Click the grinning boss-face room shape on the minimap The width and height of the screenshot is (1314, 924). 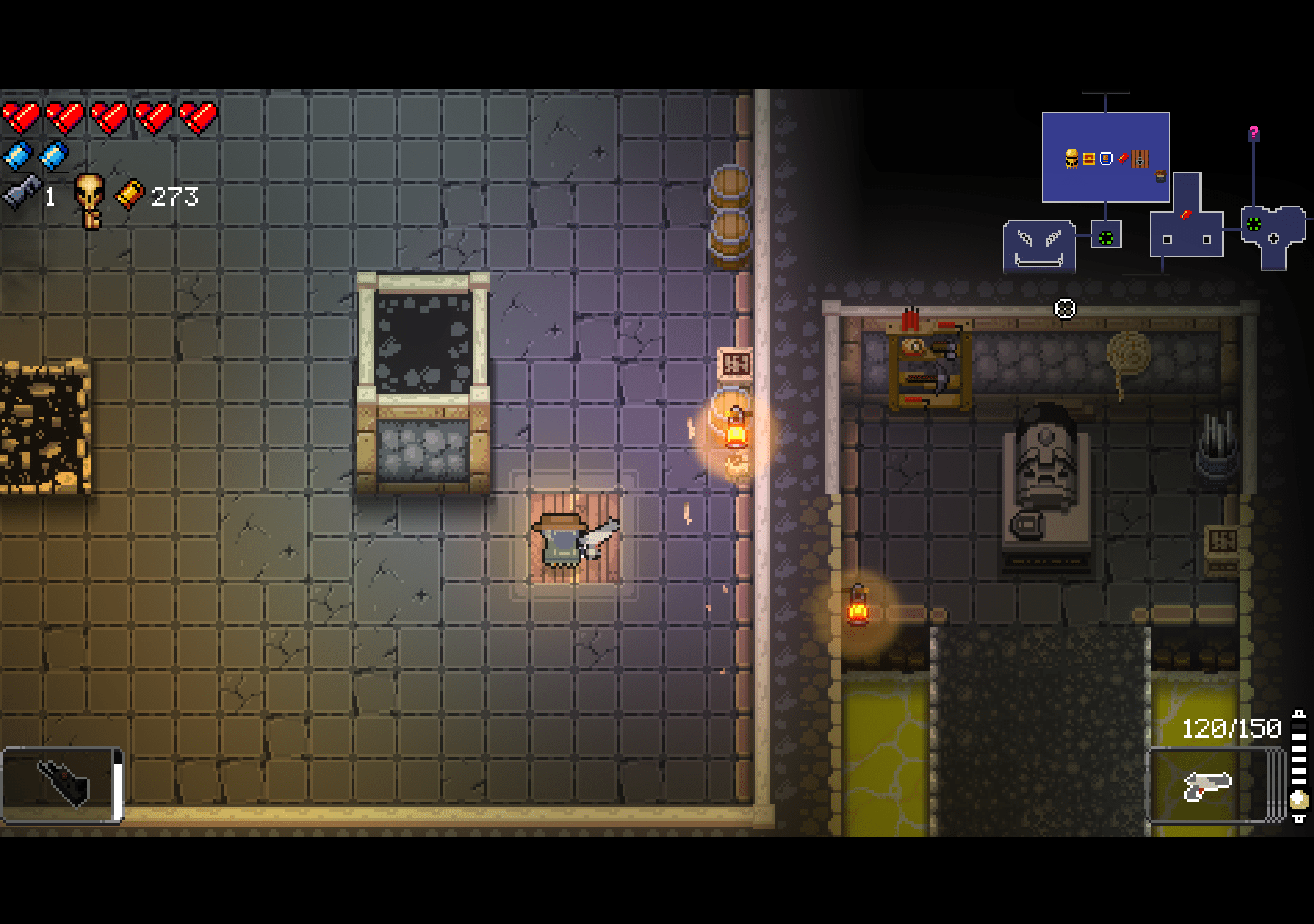pyautogui.click(x=1040, y=248)
